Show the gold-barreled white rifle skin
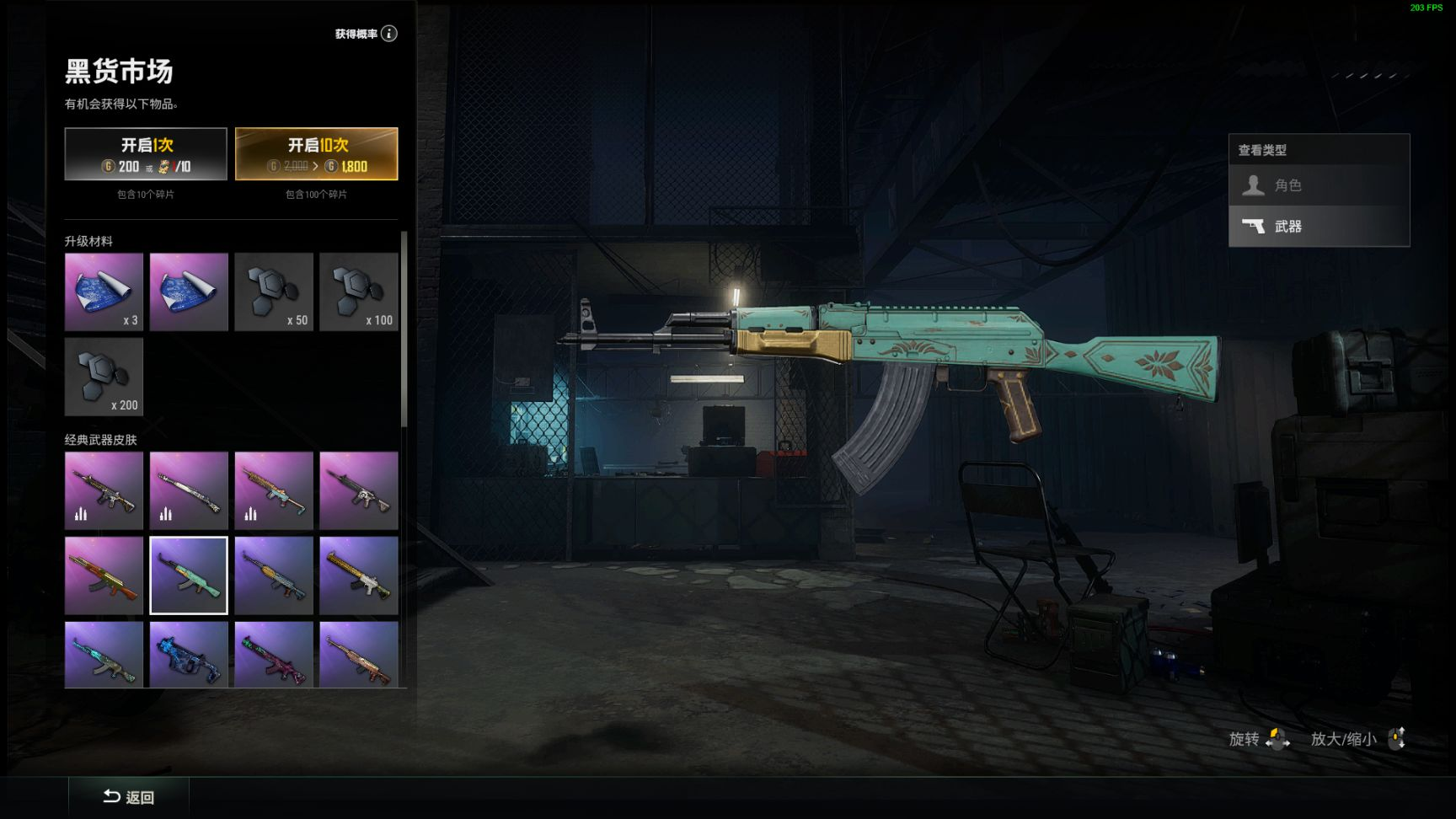This screenshot has width=1456, height=819. click(x=358, y=575)
